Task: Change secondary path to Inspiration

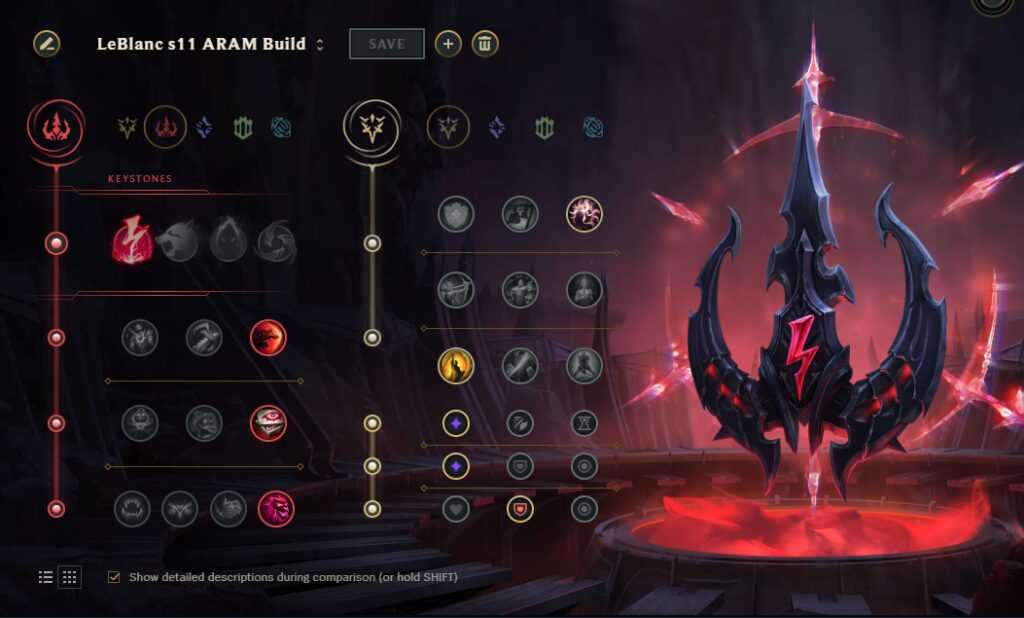Action: tap(594, 128)
